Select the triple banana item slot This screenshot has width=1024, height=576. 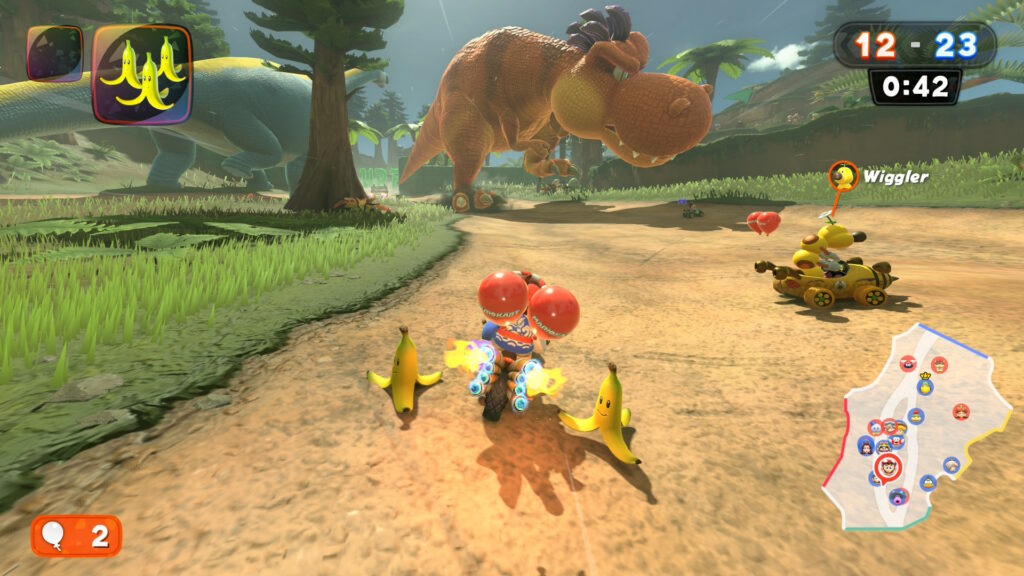coord(142,74)
